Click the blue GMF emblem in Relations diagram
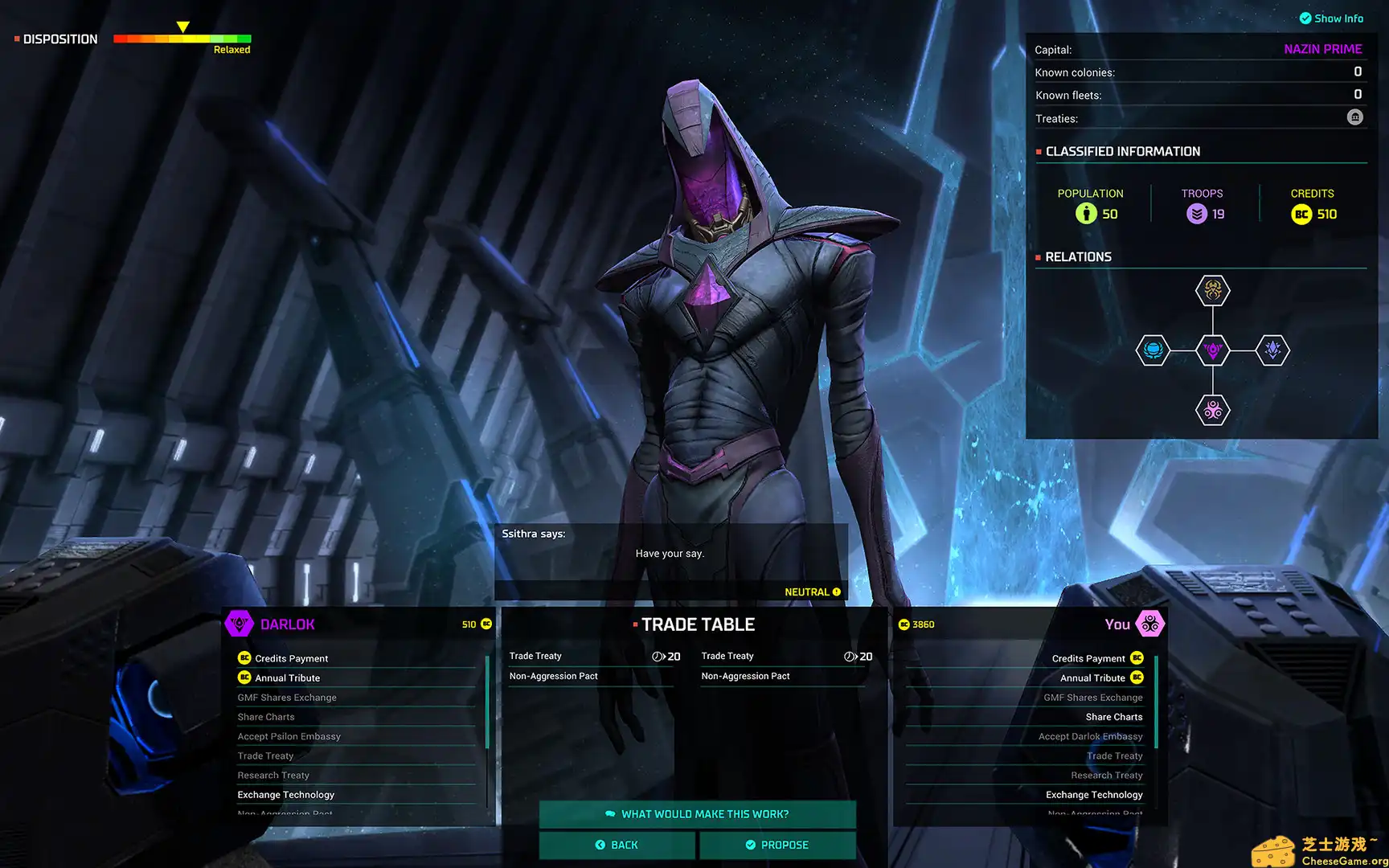This screenshot has height=868, width=1389. click(1153, 350)
